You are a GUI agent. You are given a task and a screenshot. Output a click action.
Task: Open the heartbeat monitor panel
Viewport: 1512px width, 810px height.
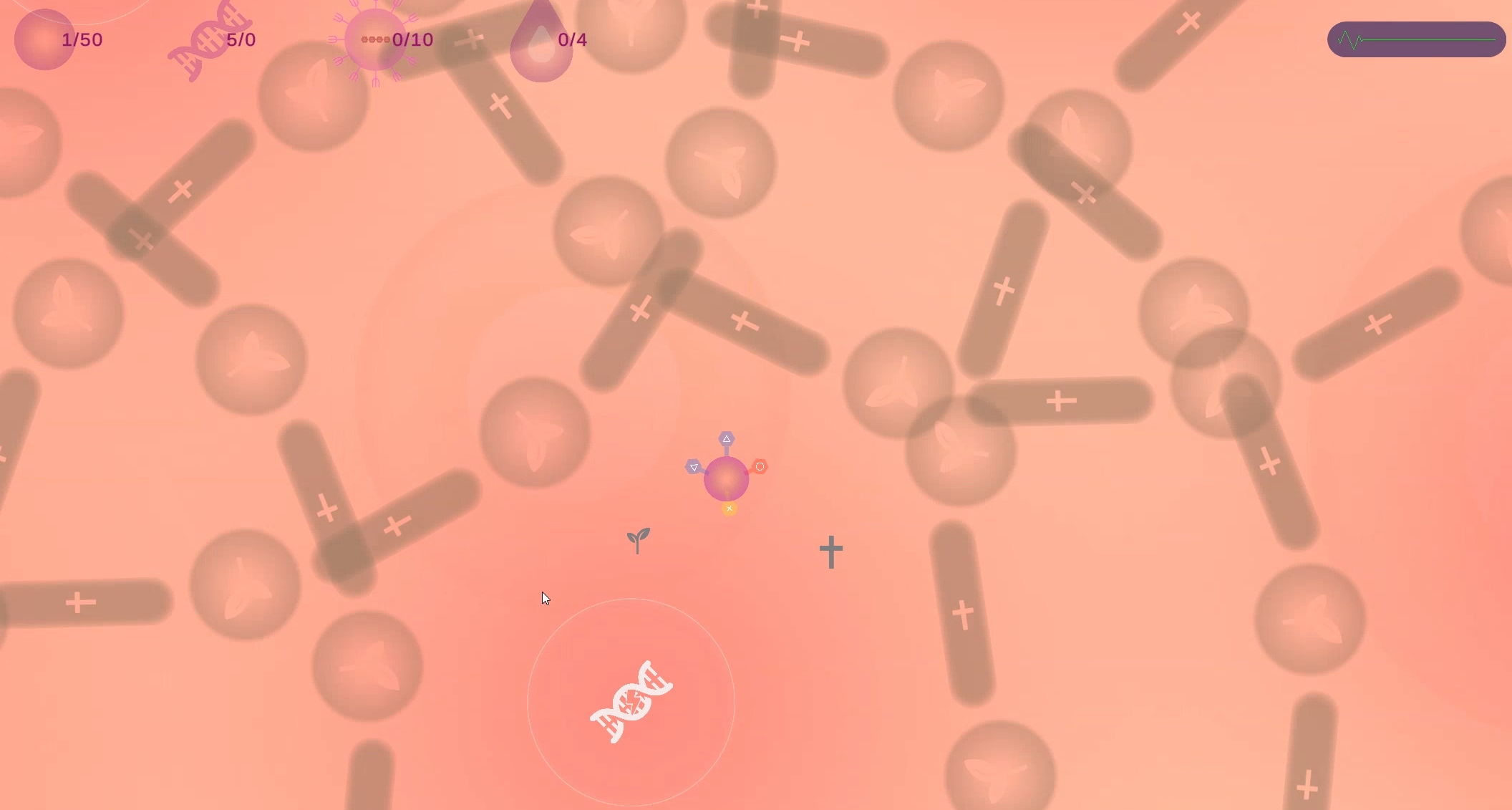(x=1415, y=40)
